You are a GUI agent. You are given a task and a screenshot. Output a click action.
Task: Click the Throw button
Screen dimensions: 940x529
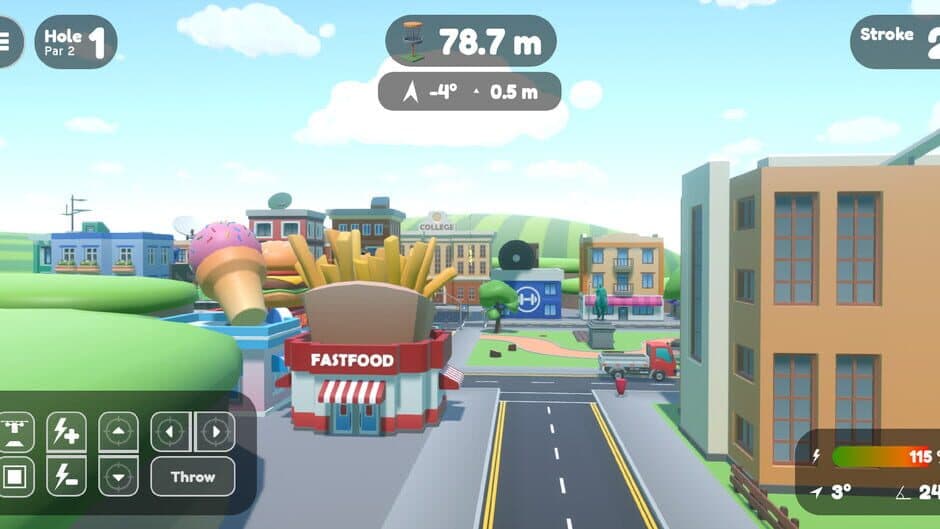pos(193,477)
